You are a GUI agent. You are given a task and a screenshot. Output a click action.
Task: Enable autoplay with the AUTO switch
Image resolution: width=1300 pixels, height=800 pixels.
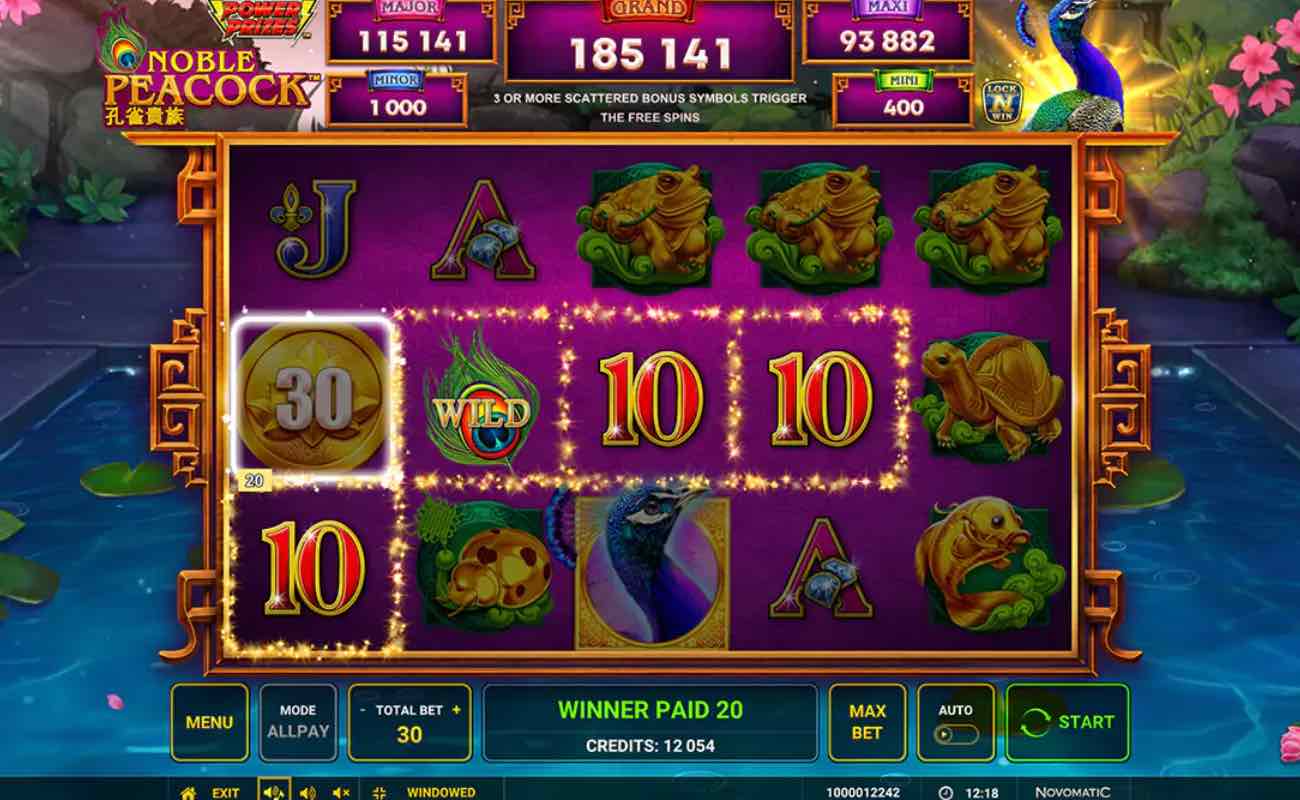(957, 733)
